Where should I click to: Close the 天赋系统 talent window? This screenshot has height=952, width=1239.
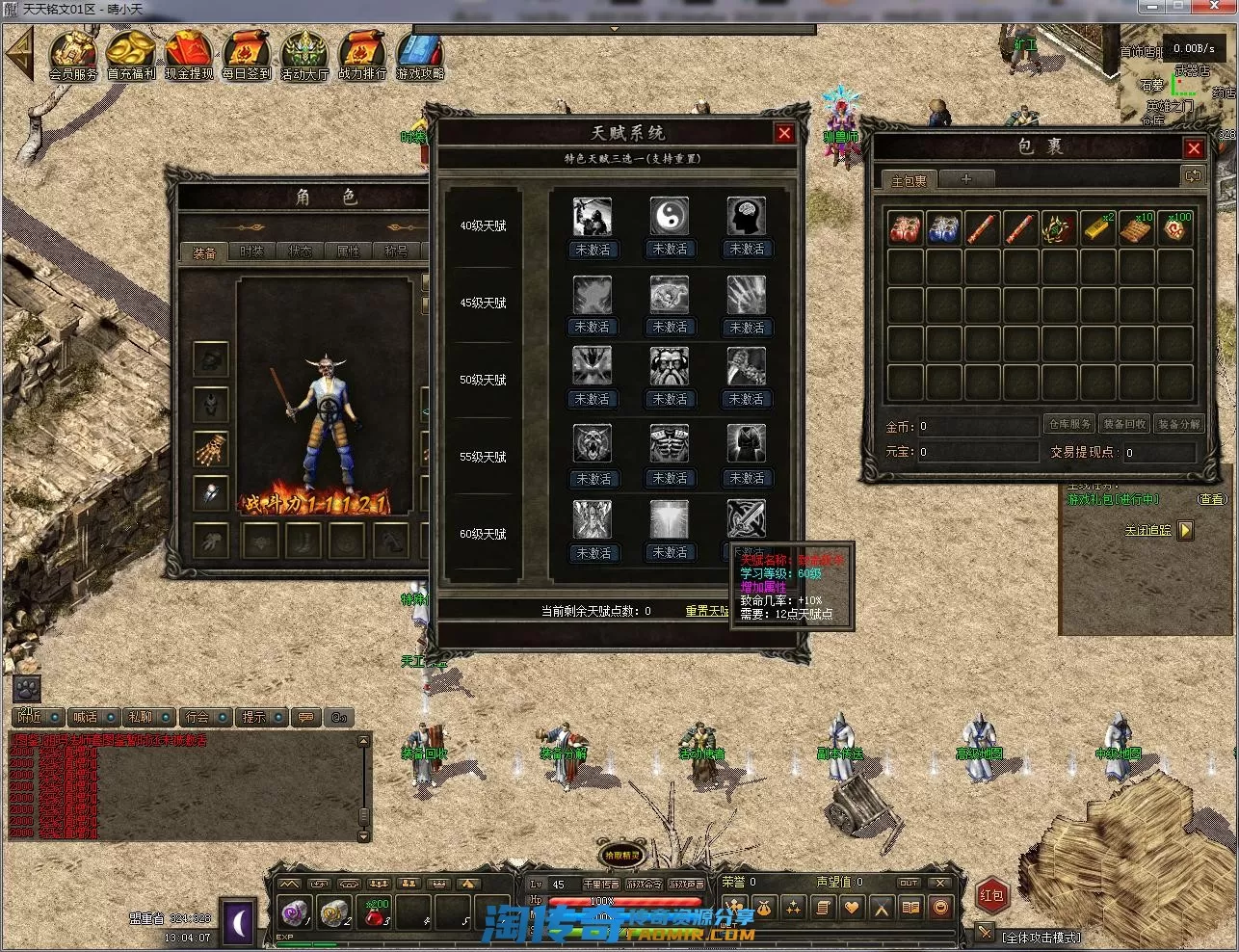pos(784,134)
